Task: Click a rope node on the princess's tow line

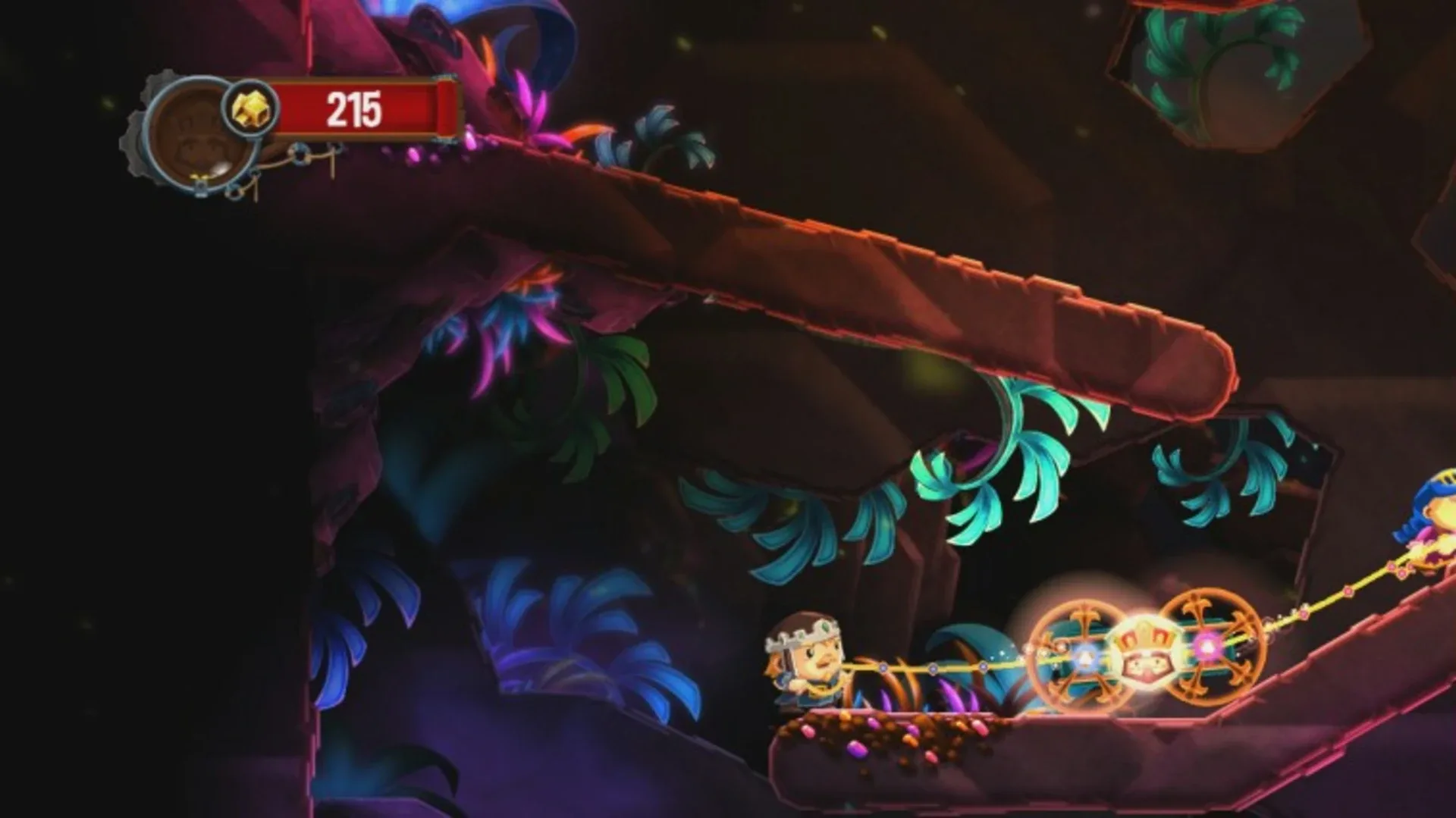Action: click(933, 668)
